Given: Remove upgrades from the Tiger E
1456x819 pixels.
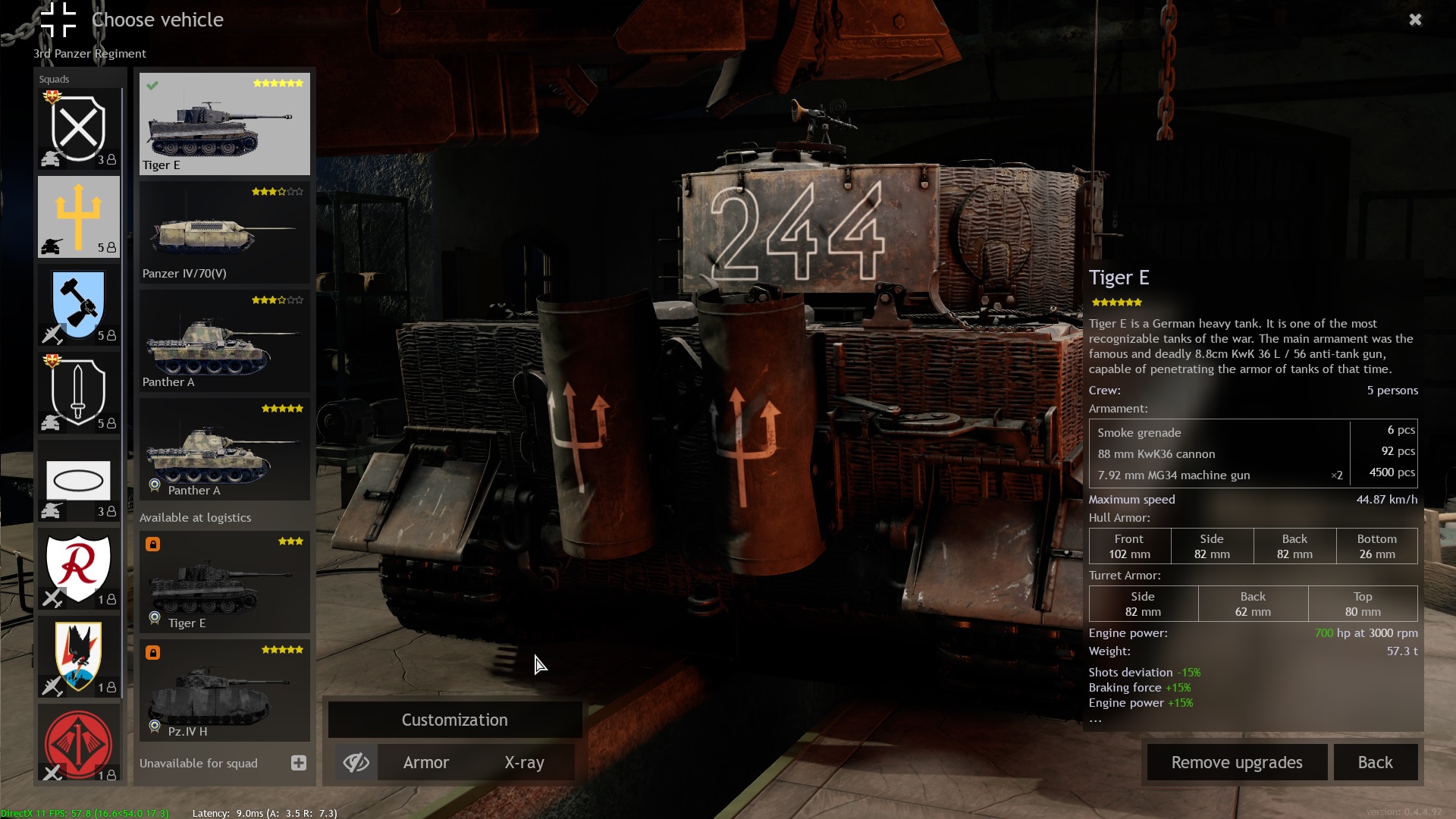Looking at the screenshot, I should point(1236,762).
